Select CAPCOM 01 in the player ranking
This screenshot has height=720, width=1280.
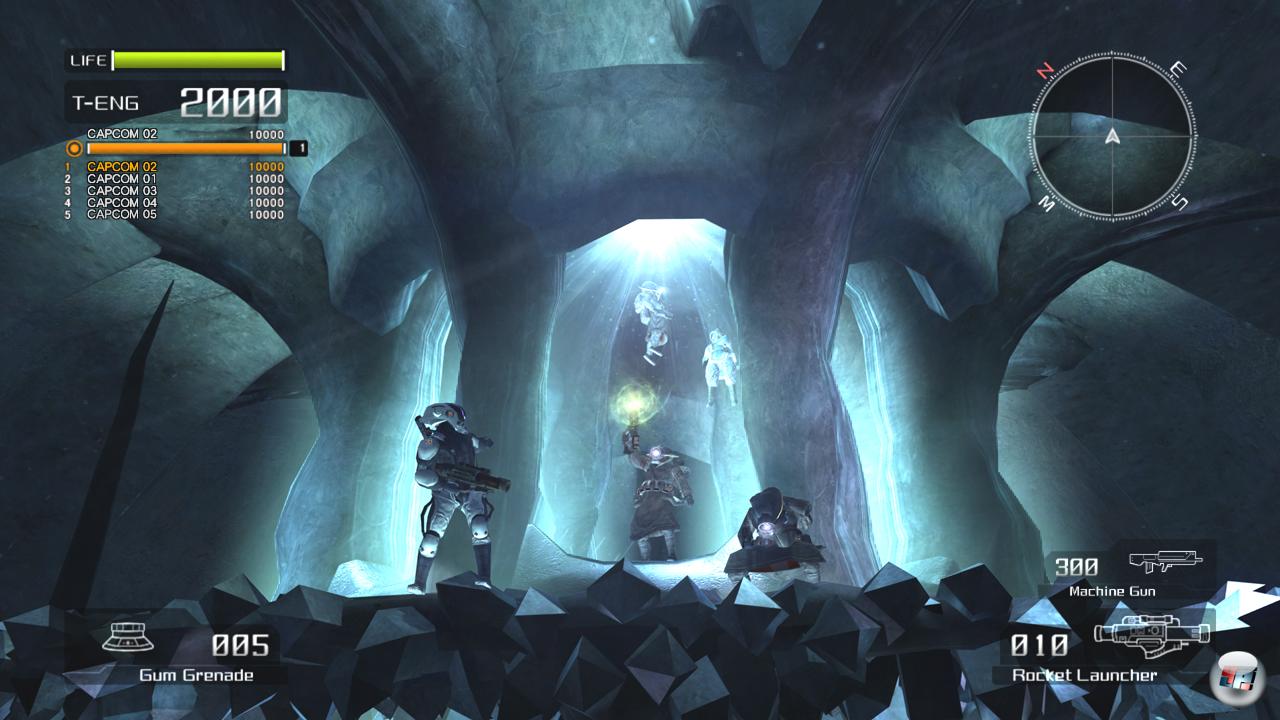point(122,179)
